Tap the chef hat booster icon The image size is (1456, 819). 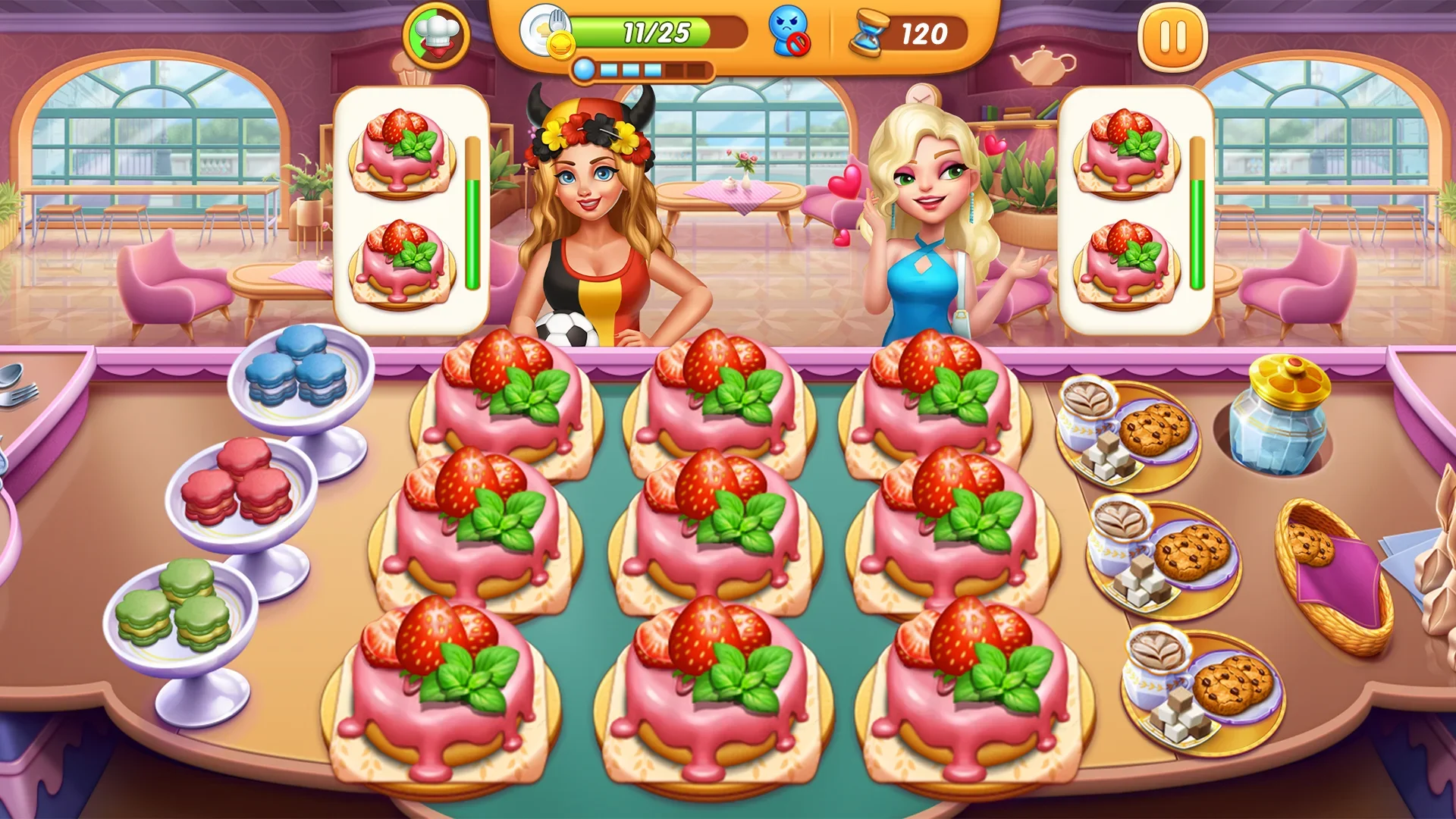pyautogui.click(x=436, y=35)
